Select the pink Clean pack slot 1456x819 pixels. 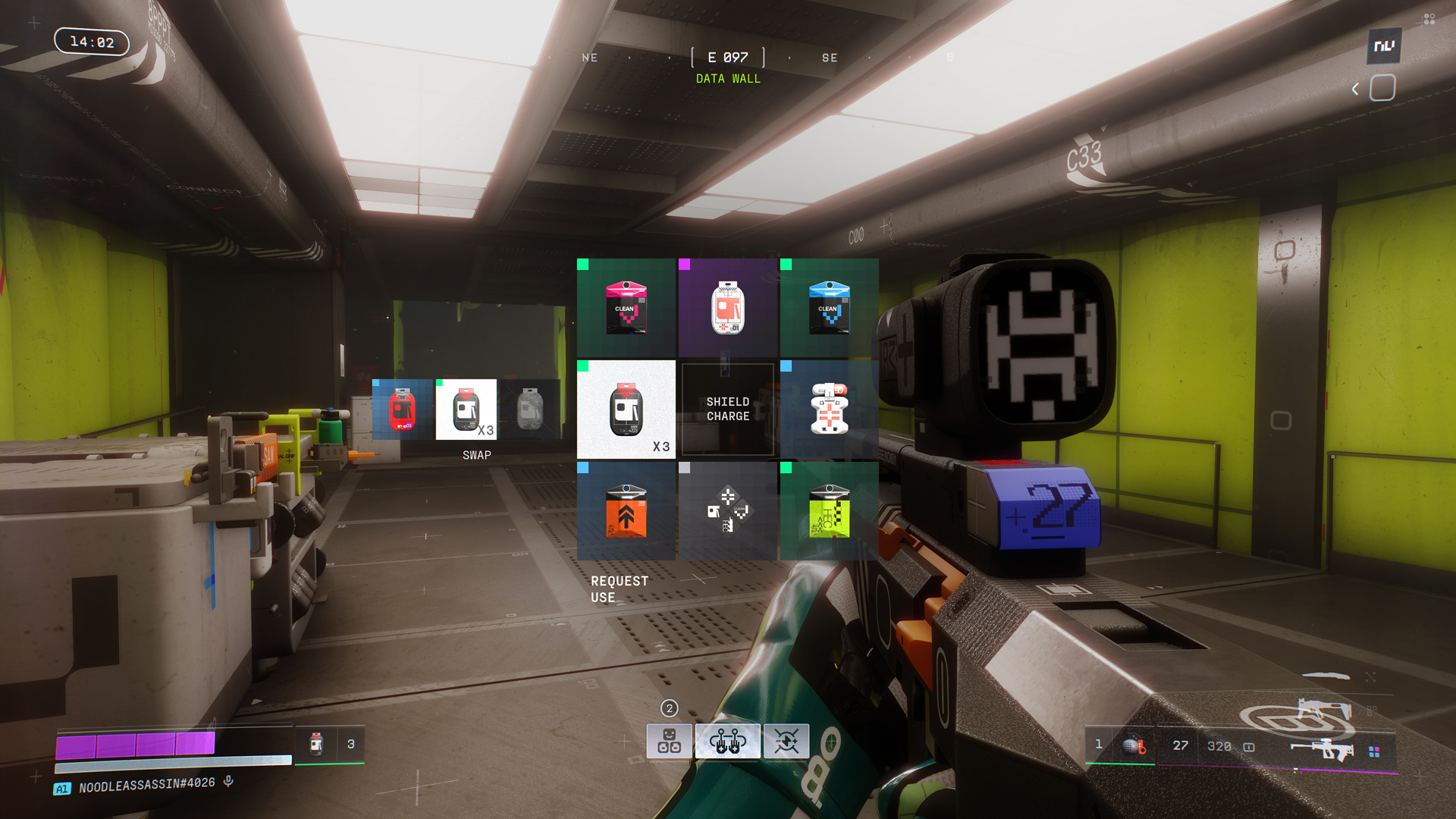[x=626, y=308]
